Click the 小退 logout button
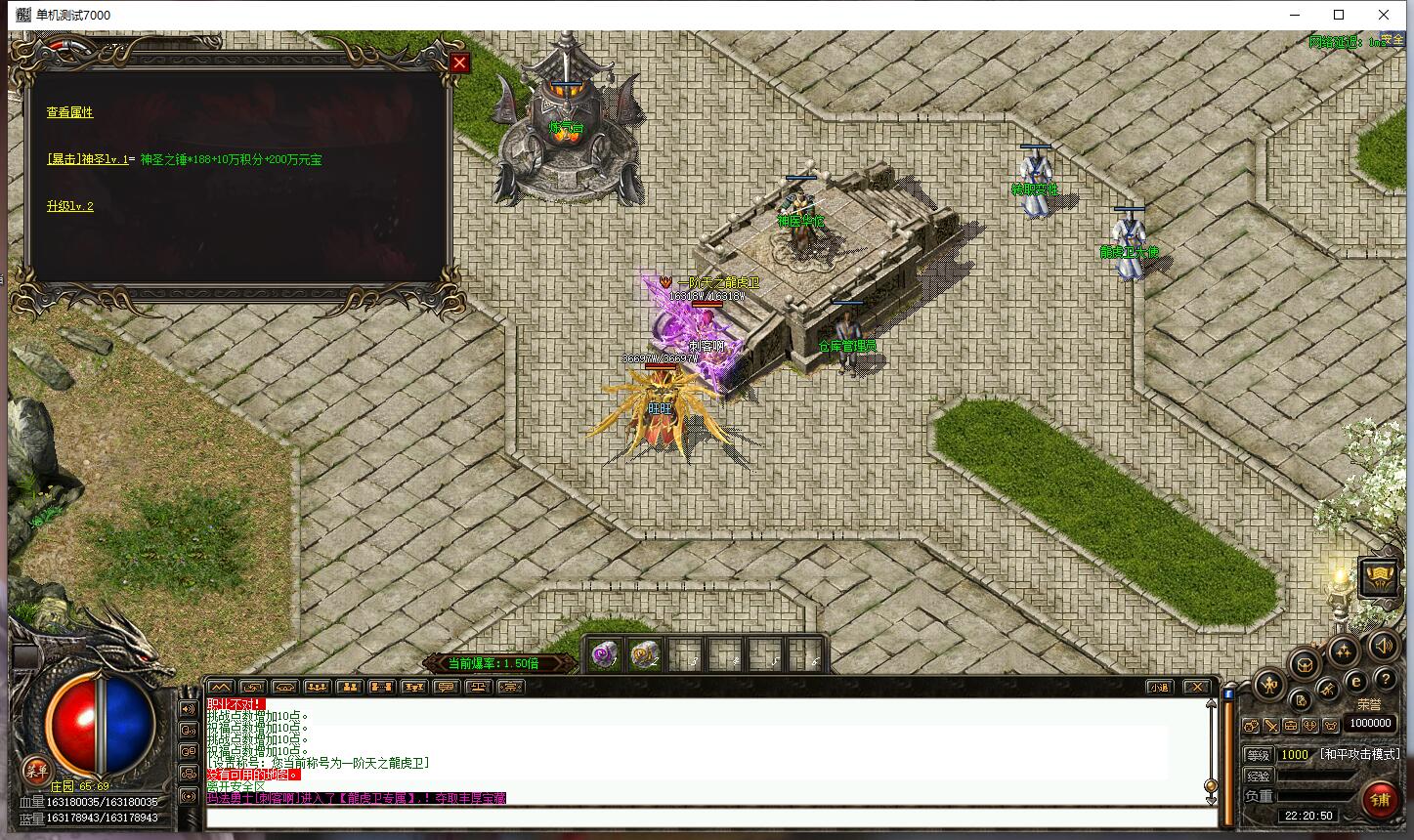 (x=1159, y=687)
